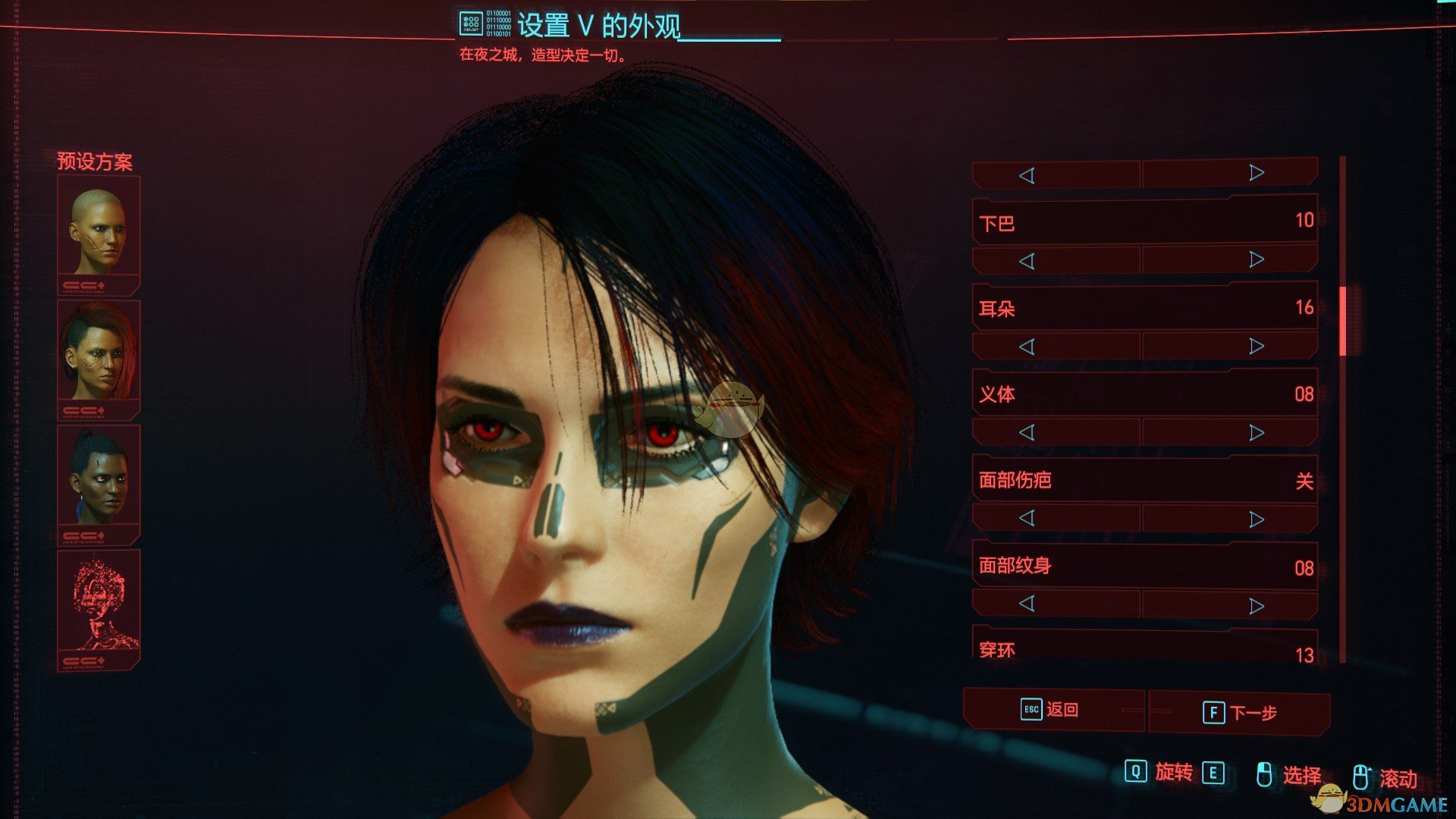Switch to previous 耳朵 (ears) option
This screenshot has height=819, width=1456.
coord(1027,347)
